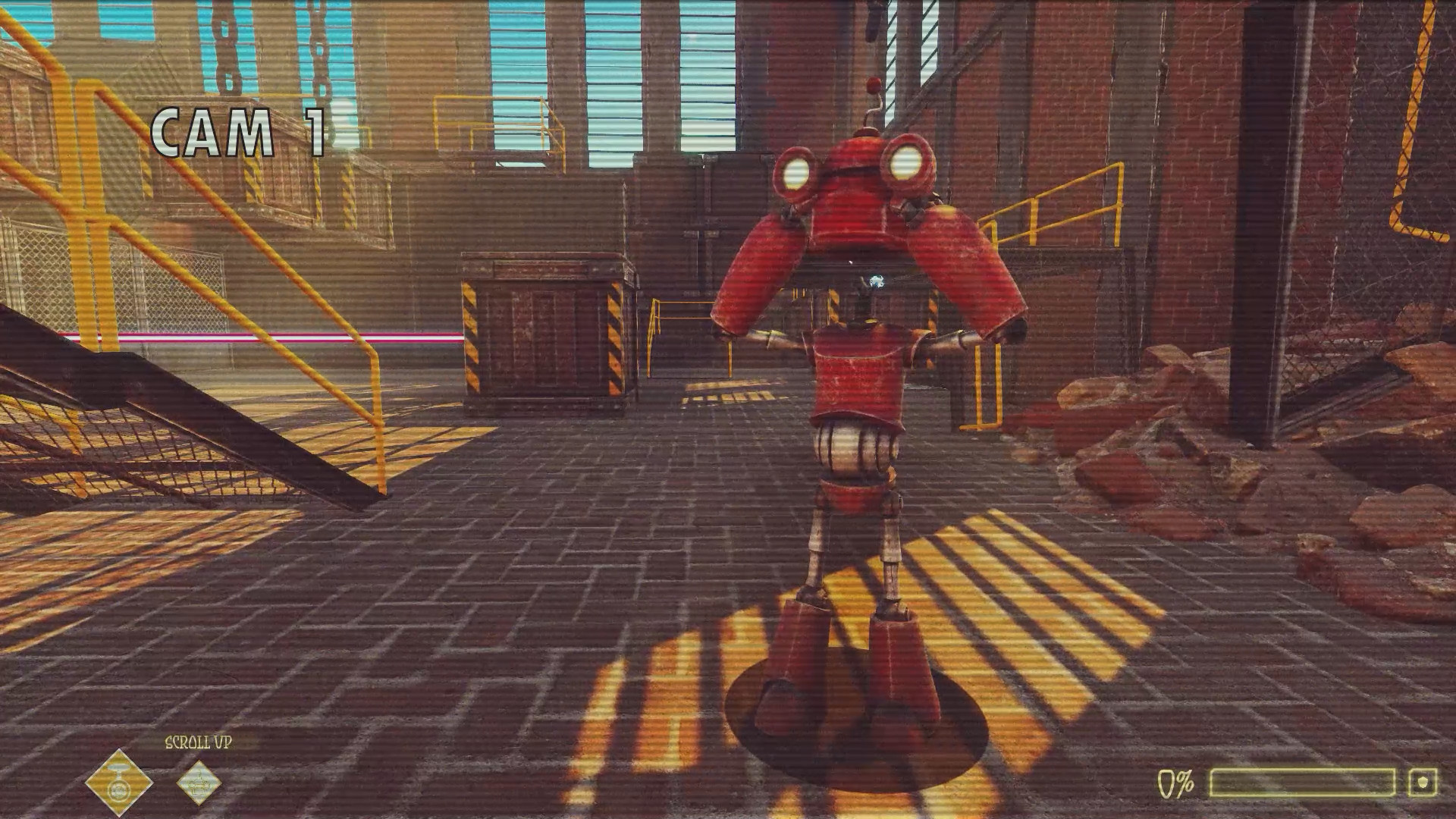The image size is (1456, 819).
Task: Click the small square camera icon bottom right
Action: [1424, 781]
